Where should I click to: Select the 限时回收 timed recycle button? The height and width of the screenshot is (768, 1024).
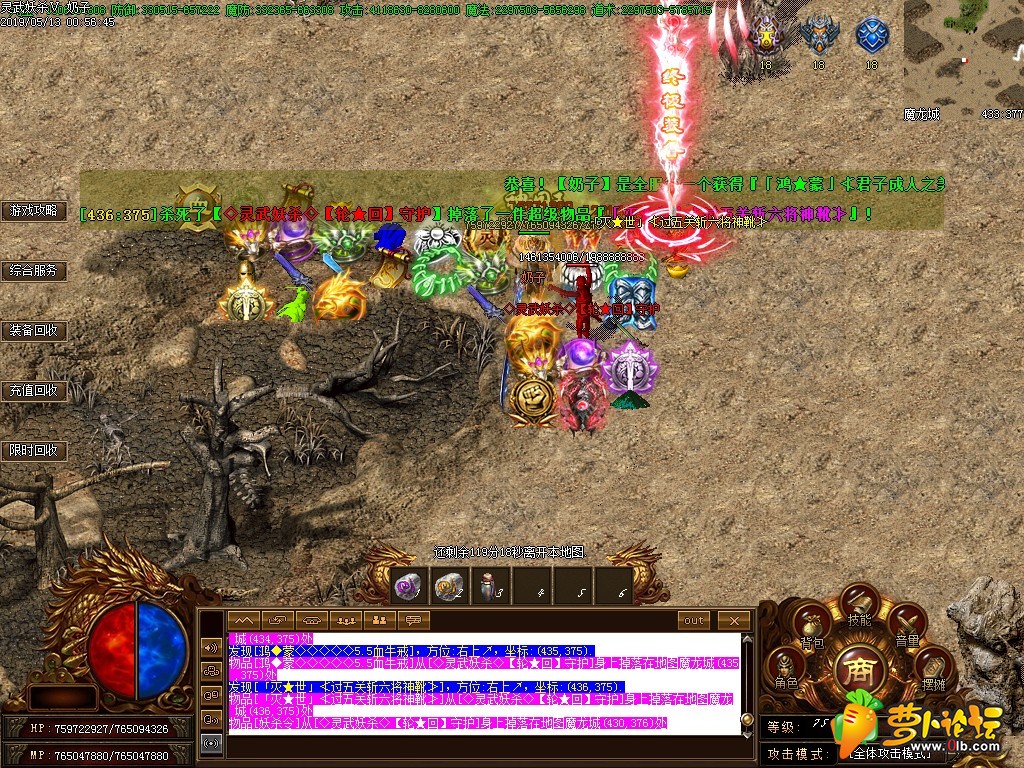34,451
